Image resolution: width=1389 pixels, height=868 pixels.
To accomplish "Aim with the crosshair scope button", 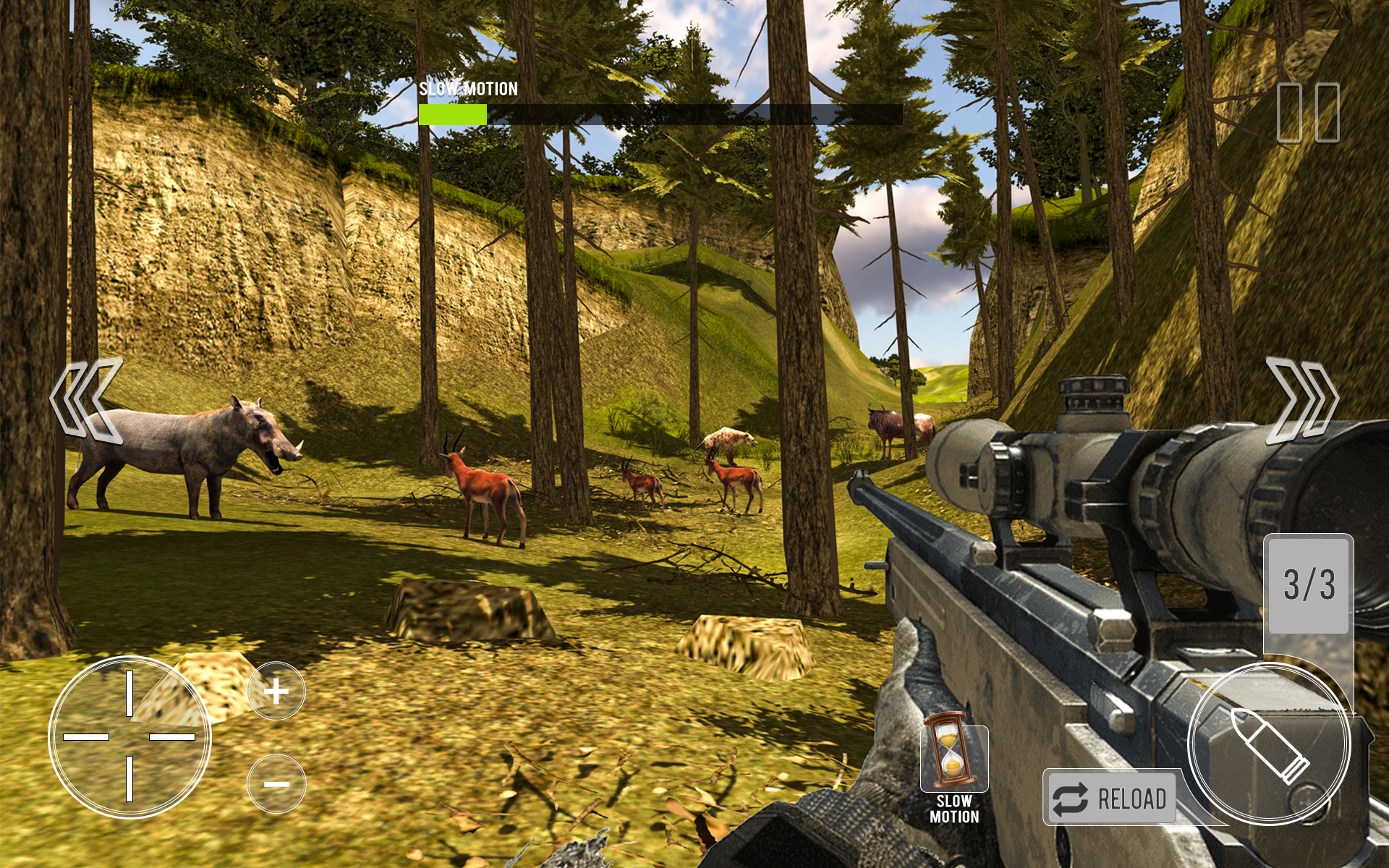I will click(x=129, y=736).
